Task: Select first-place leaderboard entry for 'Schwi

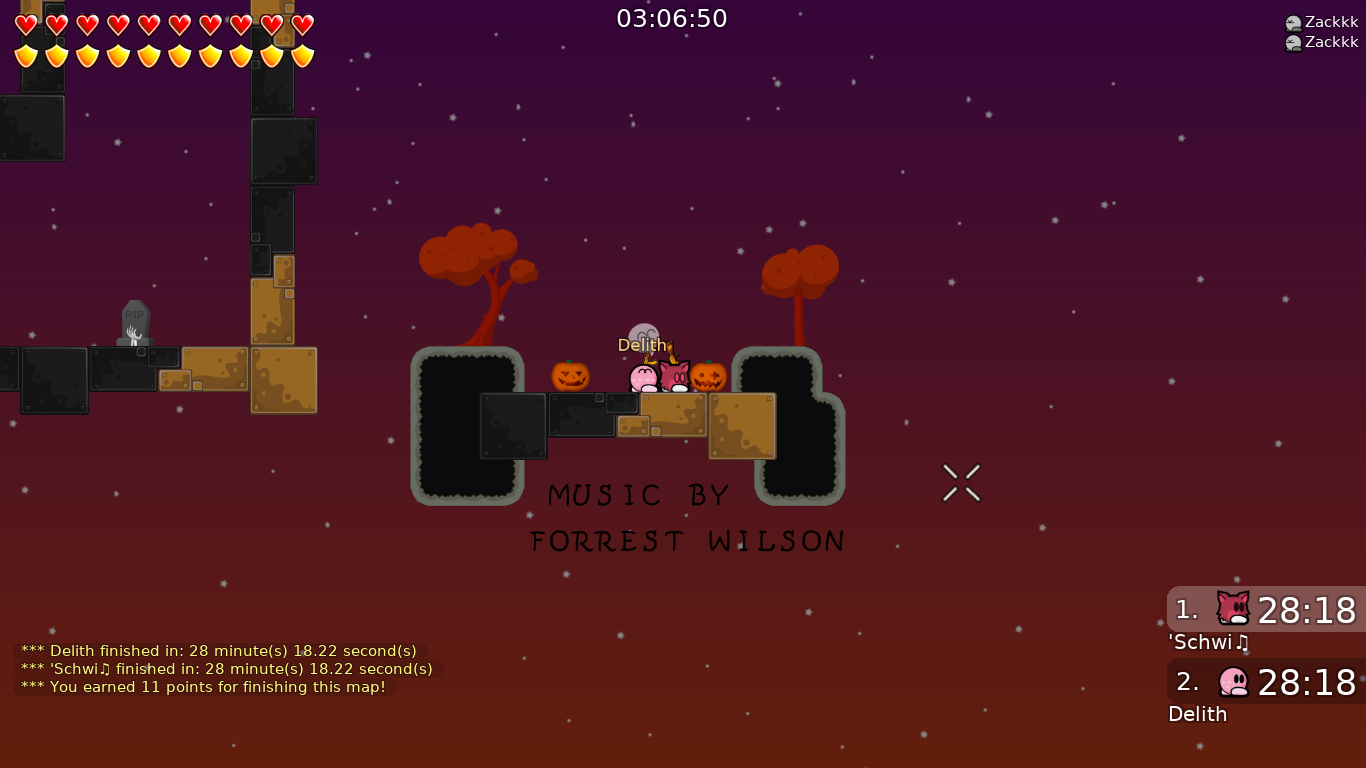Action: (1265, 611)
